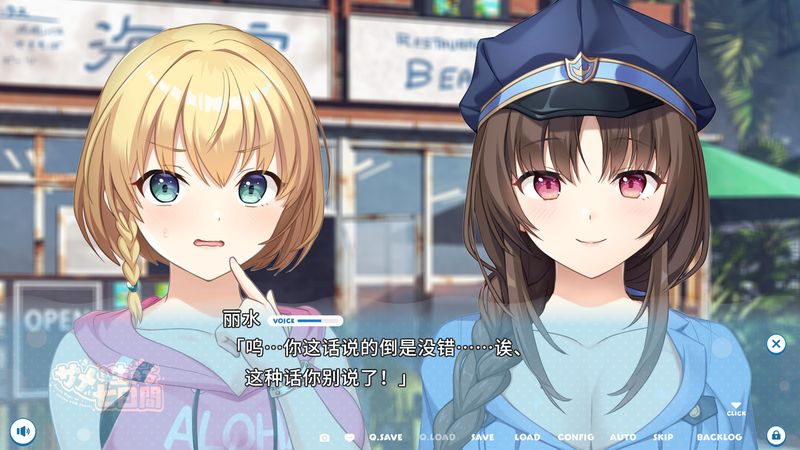800x450 pixels.
Task: Adjust the VOICE volume slider
Action: point(320,321)
